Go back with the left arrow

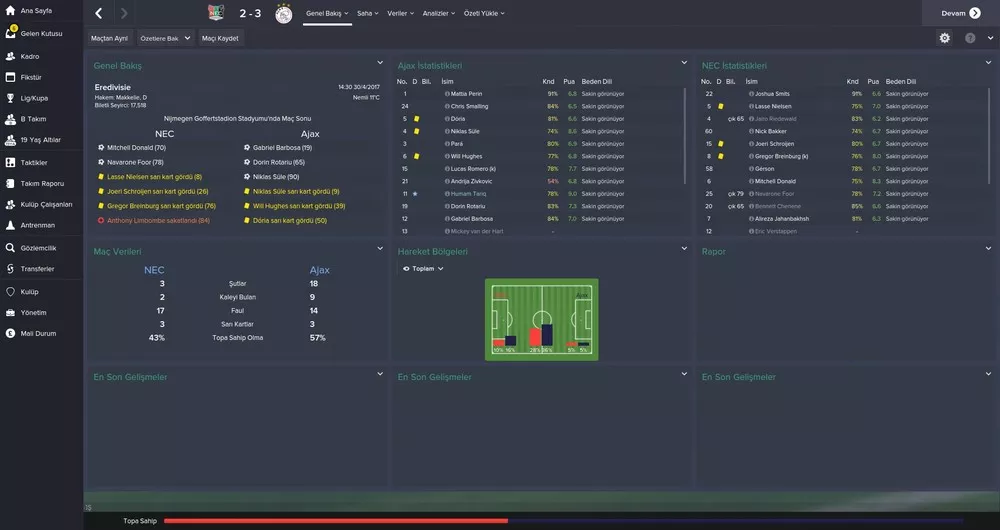[x=98, y=14]
